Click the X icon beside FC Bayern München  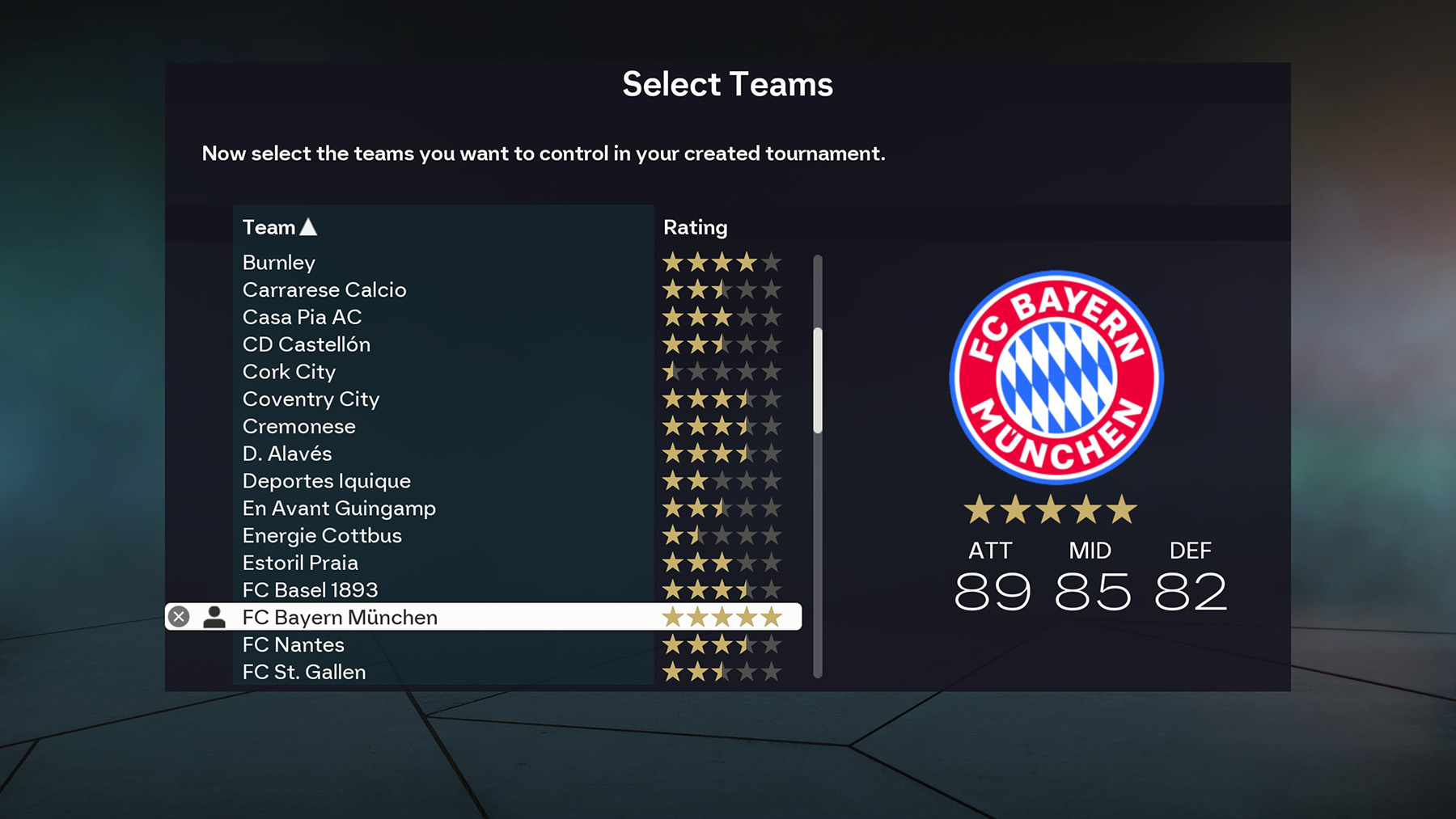pyautogui.click(x=179, y=616)
